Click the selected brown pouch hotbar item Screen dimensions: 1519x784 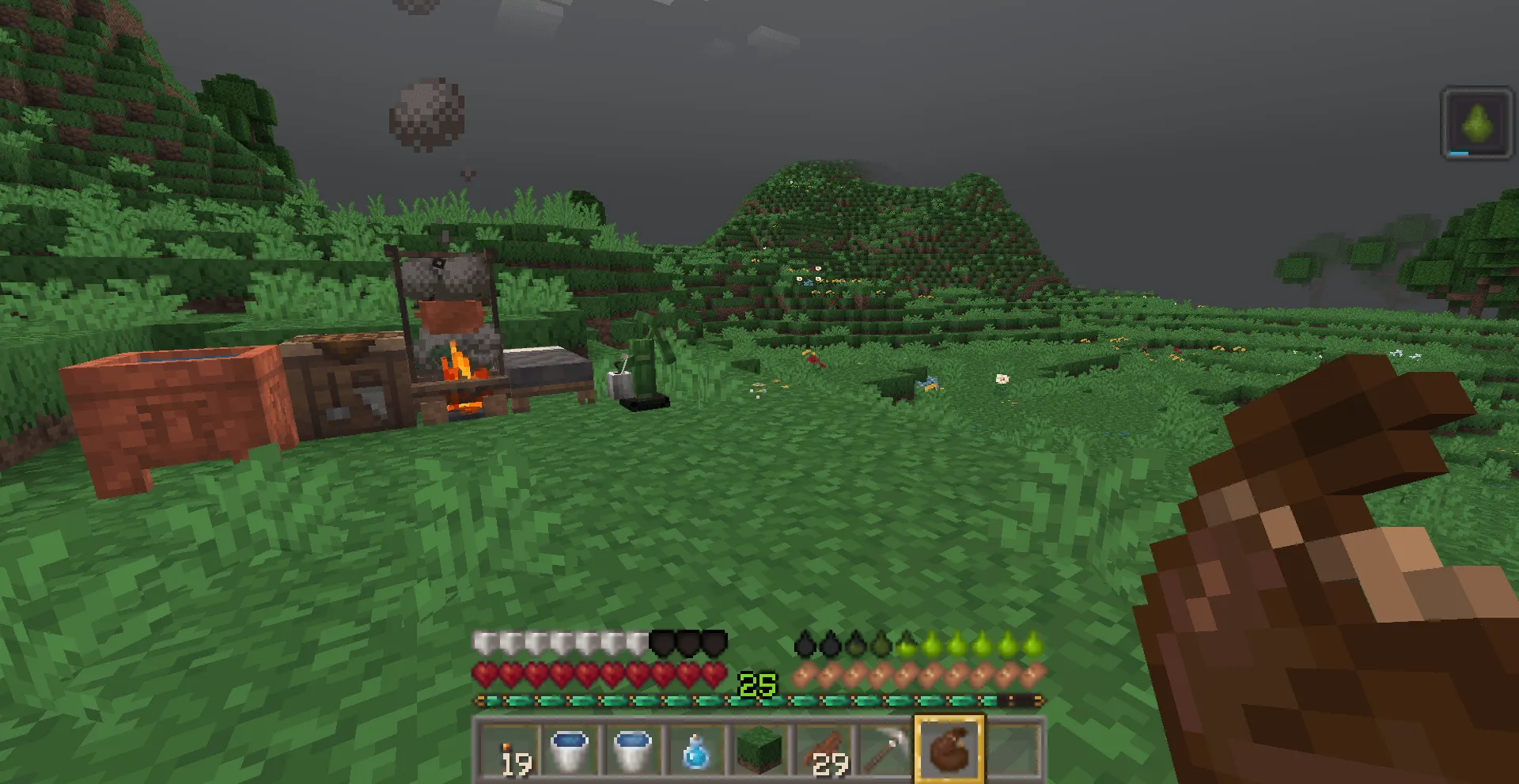949,748
